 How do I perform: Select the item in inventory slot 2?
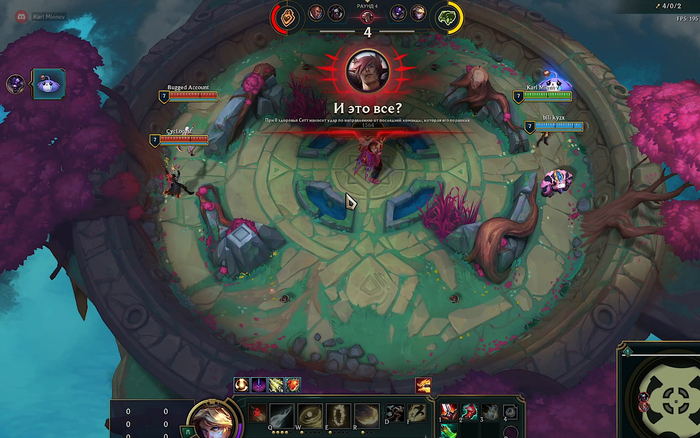tap(469, 412)
